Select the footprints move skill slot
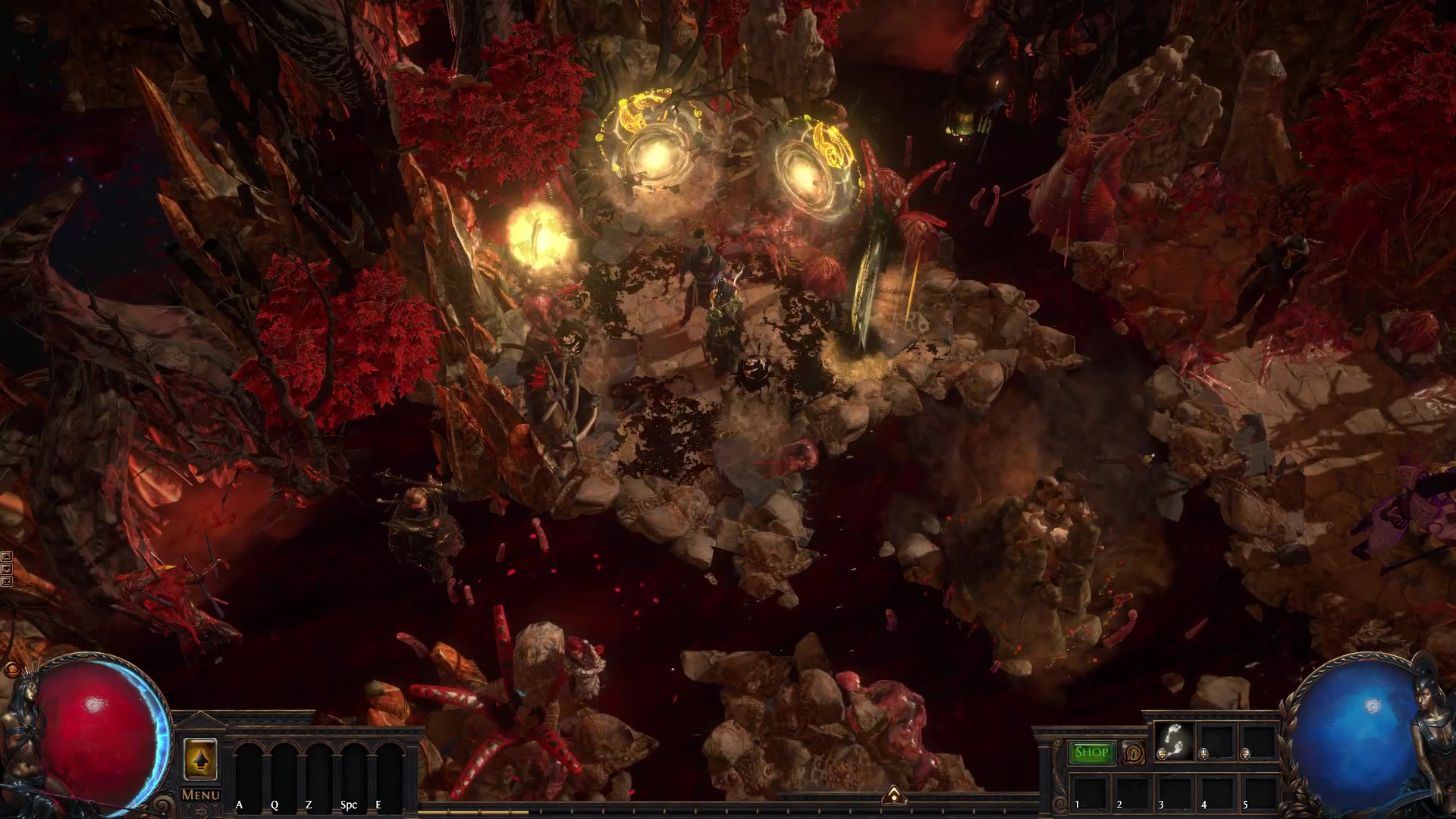The width and height of the screenshot is (1456, 819). 1173,741
